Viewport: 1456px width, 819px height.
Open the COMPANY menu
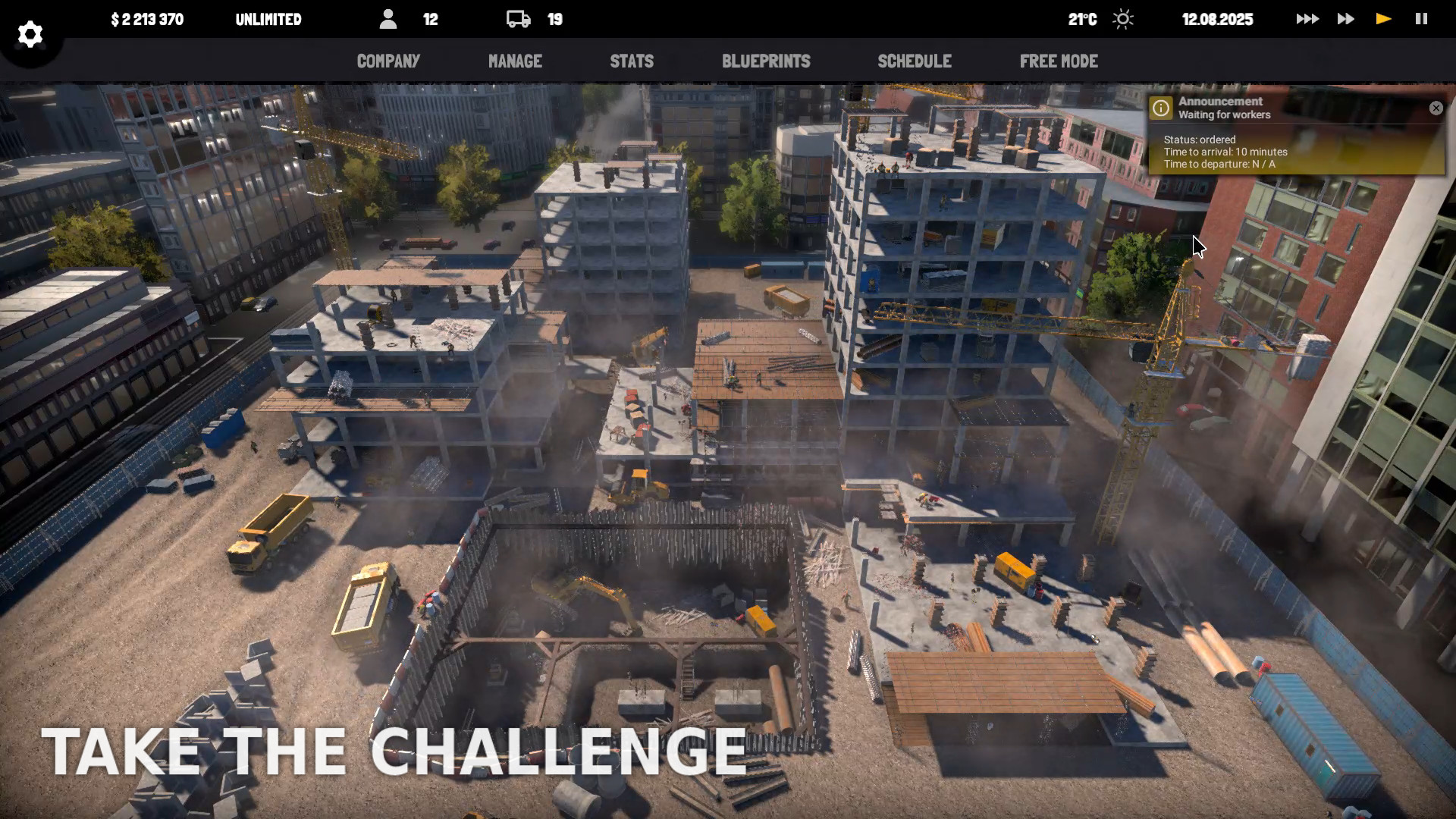click(388, 61)
